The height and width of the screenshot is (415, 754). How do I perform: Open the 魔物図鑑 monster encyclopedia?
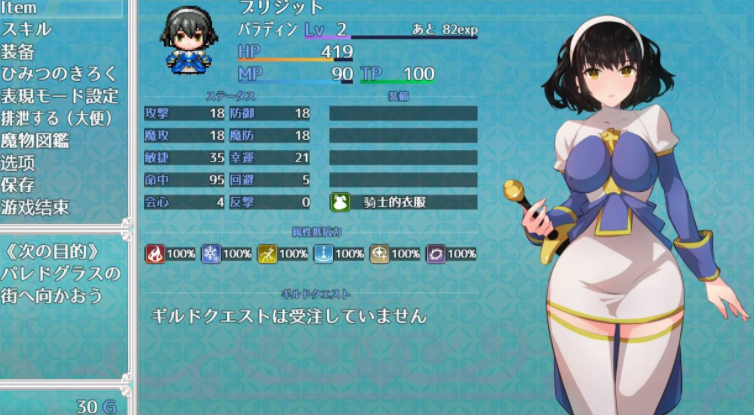tap(35, 140)
